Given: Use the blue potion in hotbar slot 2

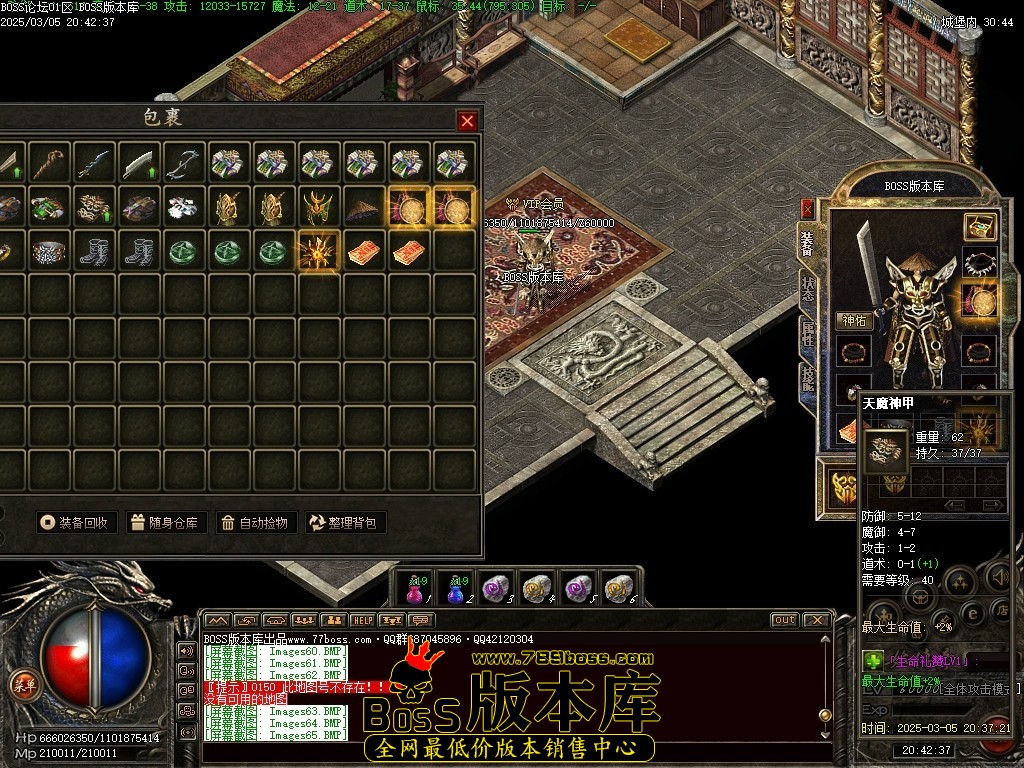Looking at the screenshot, I should pyautogui.click(x=458, y=589).
